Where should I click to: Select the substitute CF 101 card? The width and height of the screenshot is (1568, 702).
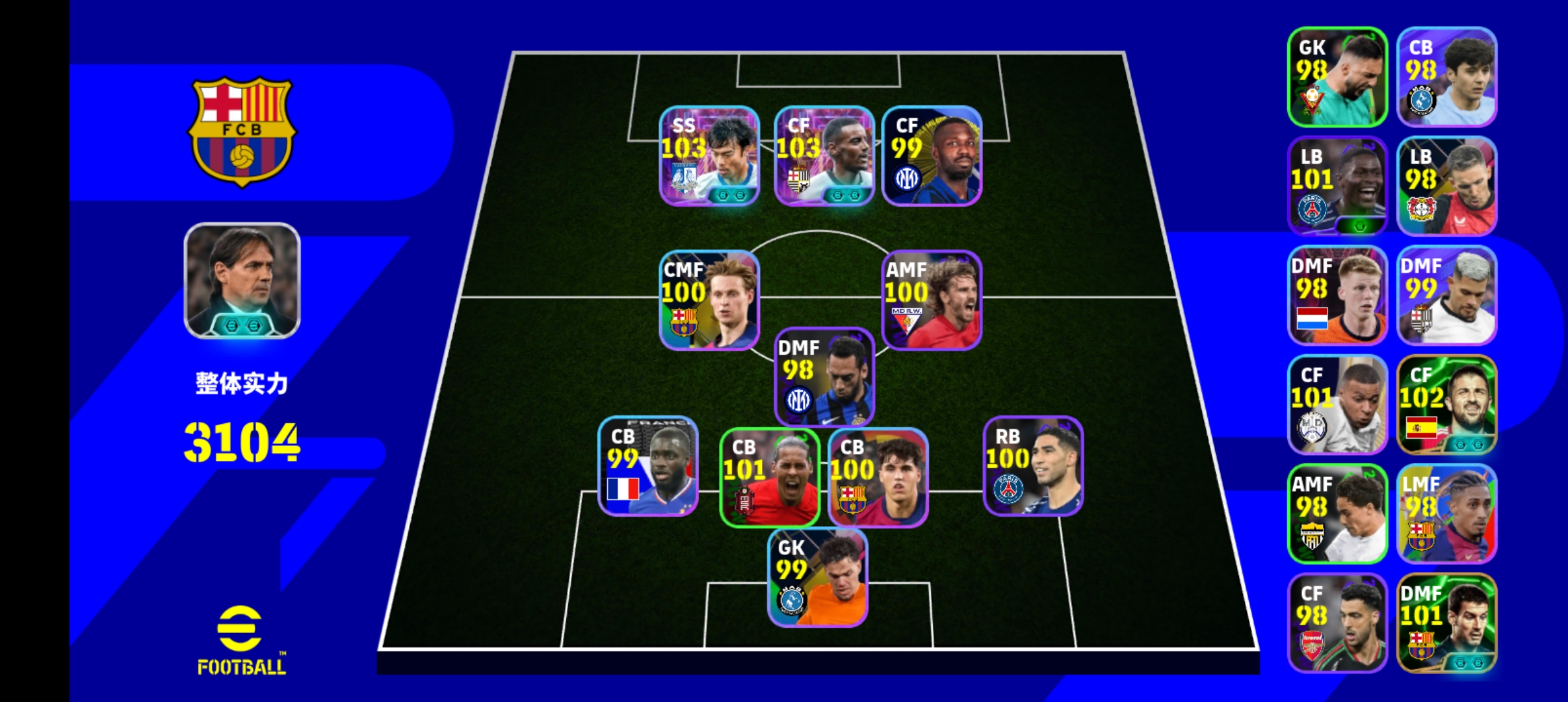[x=1337, y=404]
